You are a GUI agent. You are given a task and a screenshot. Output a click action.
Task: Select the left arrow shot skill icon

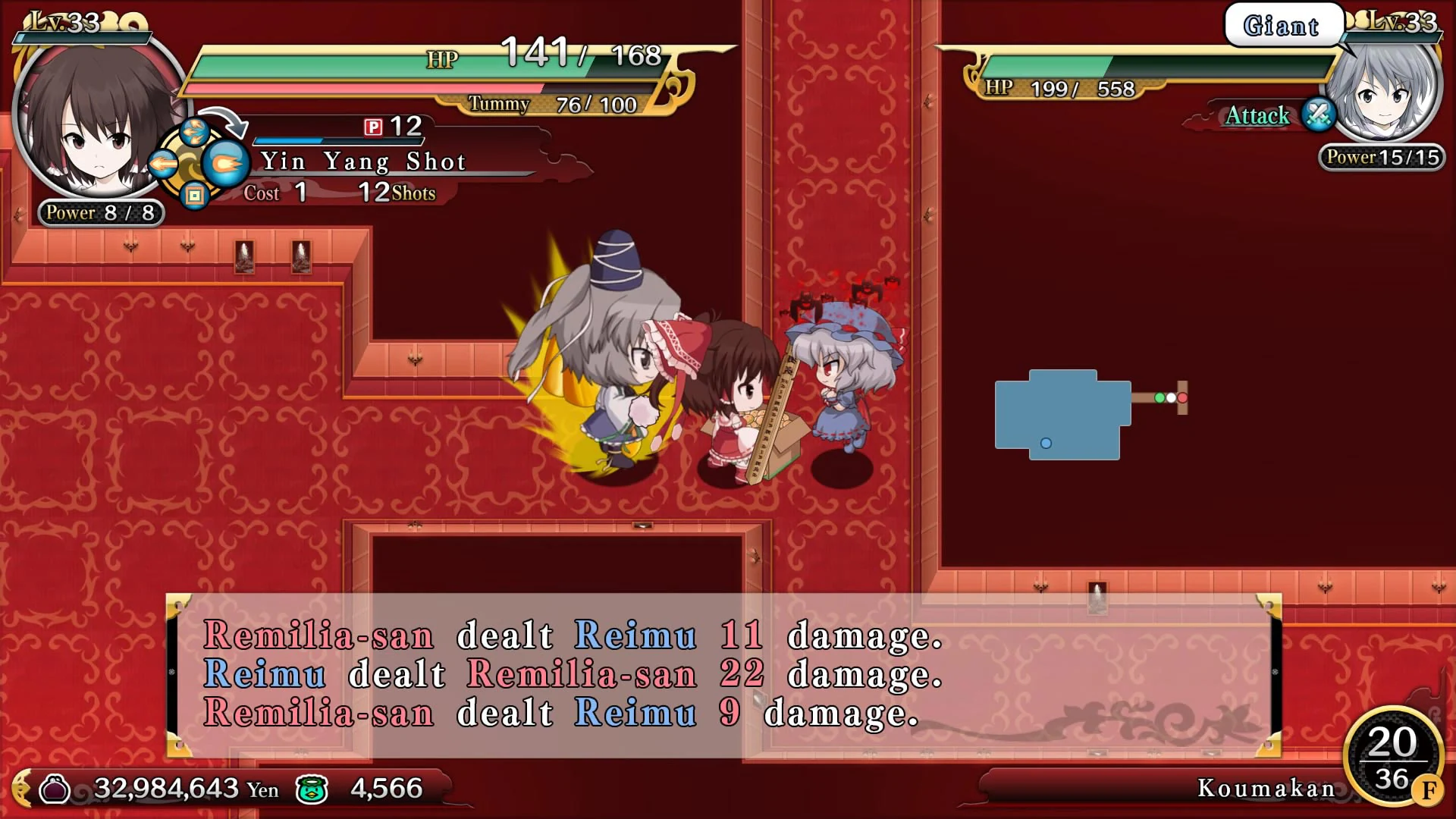pyautogui.click(x=162, y=164)
